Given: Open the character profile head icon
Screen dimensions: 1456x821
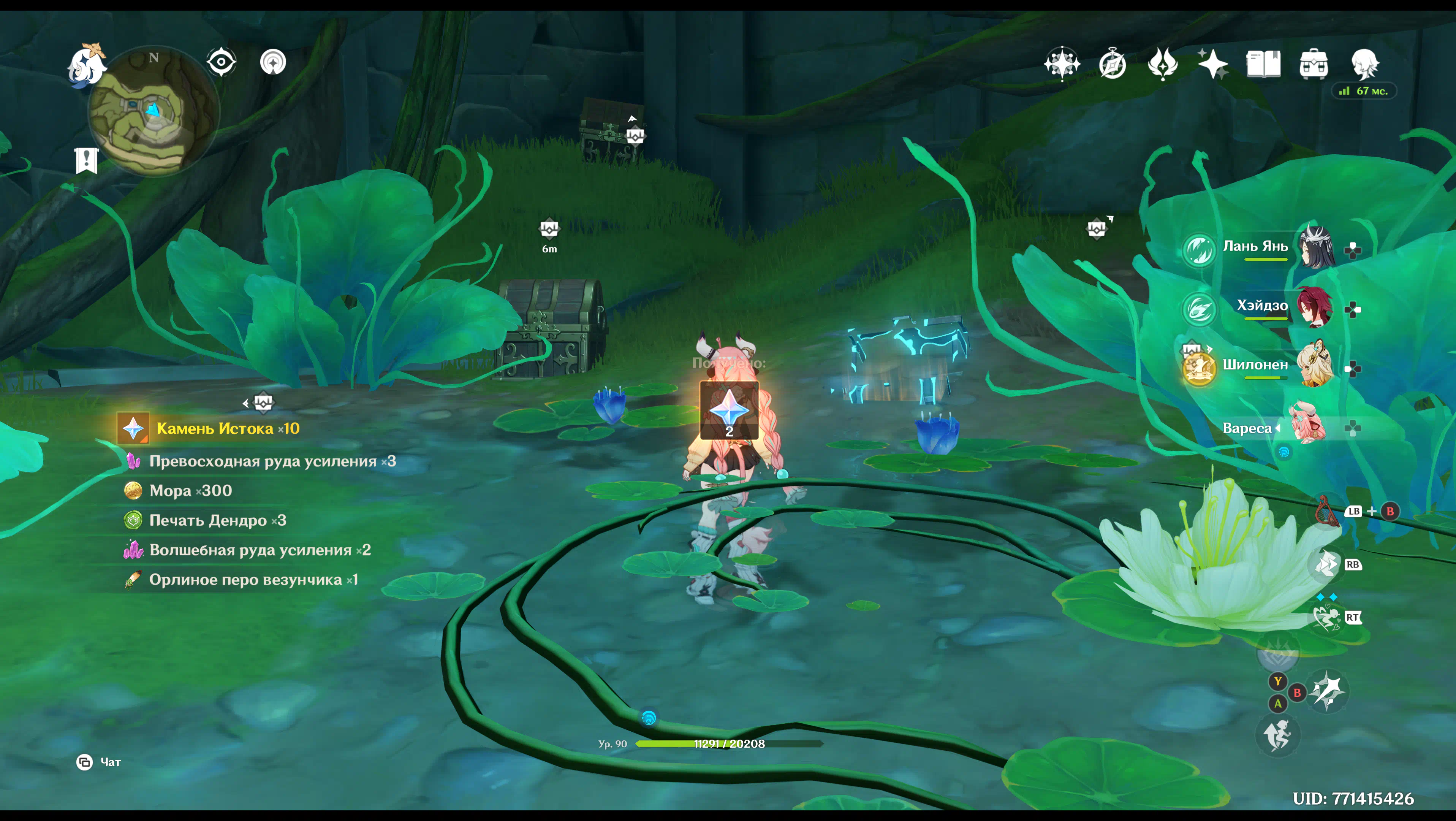Looking at the screenshot, I should pos(1364,64).
